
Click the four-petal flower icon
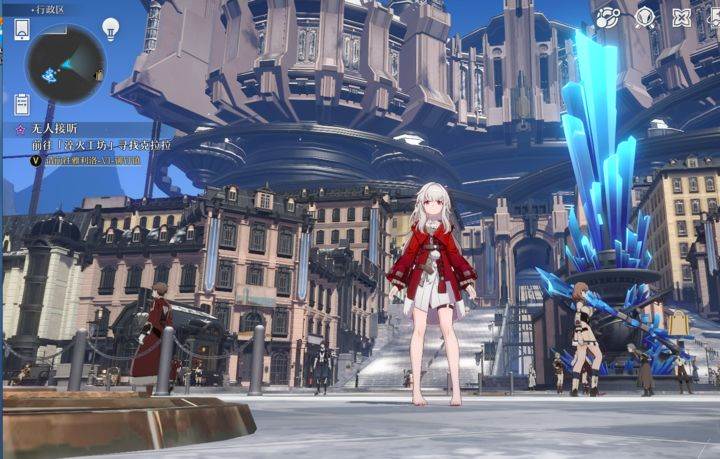682,17
